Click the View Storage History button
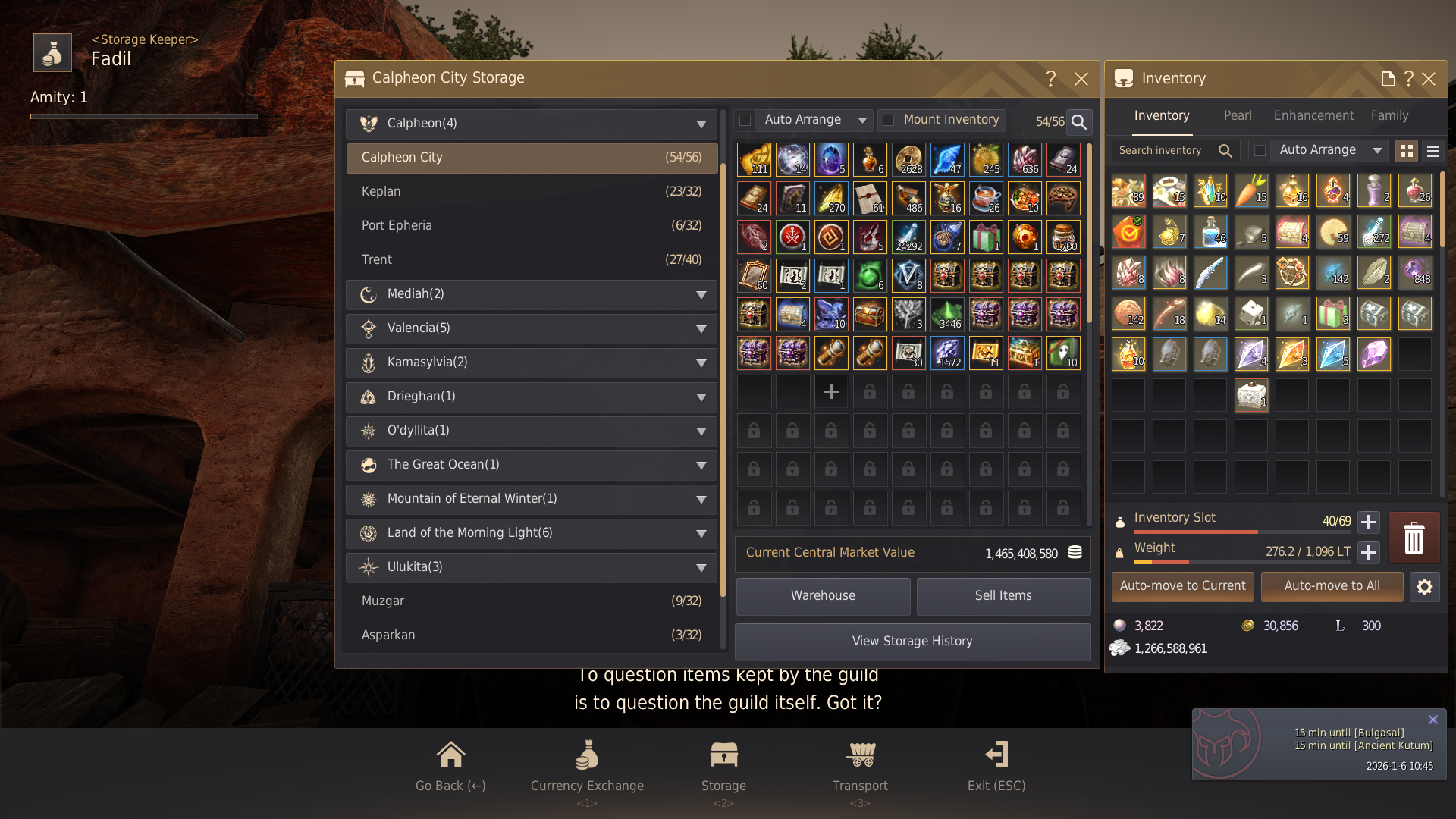This screenshot has width=1456, height=819. (x=912, y=641)
